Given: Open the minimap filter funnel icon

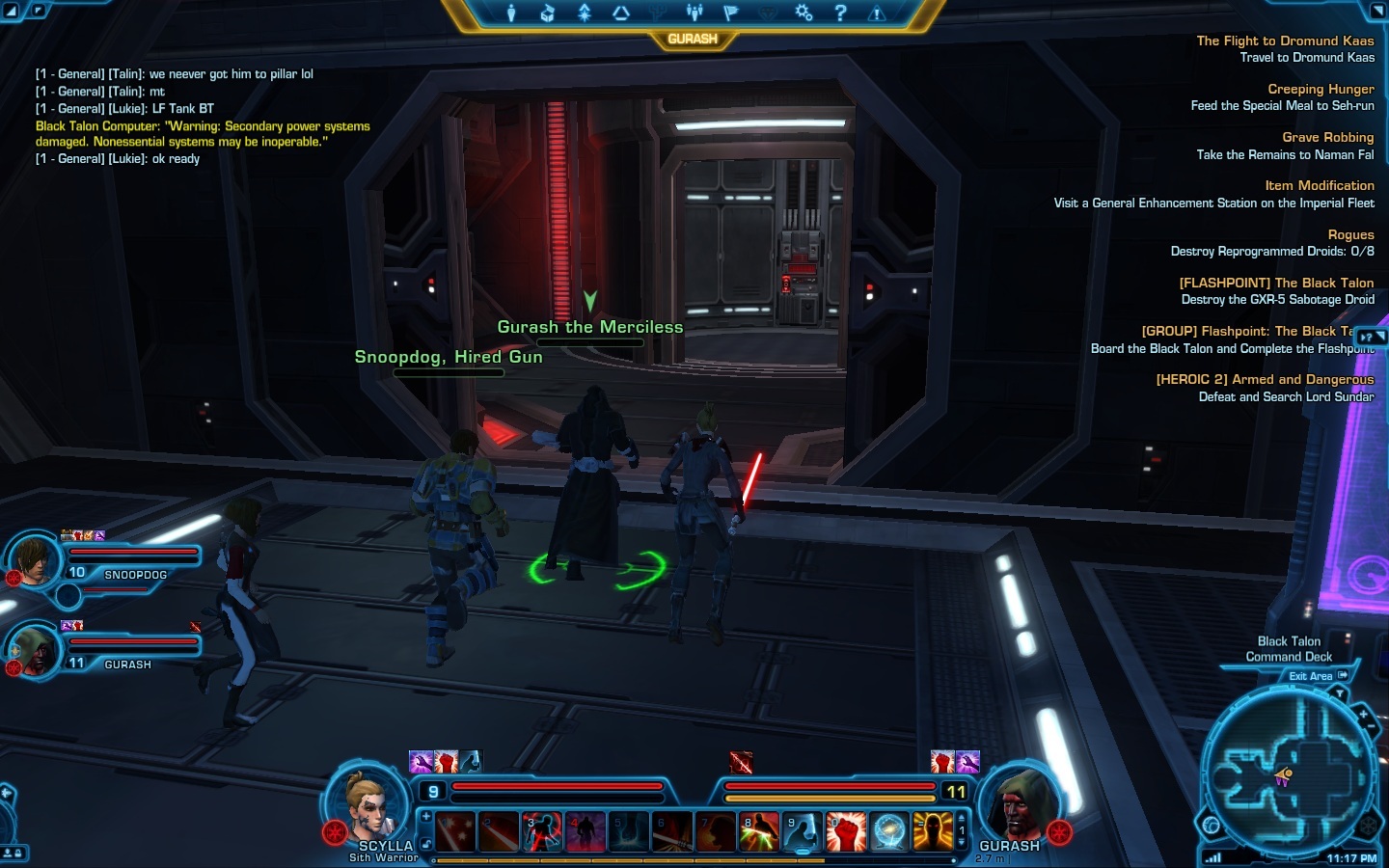Looking at the screenshot, I should (x=1340, y=693).
